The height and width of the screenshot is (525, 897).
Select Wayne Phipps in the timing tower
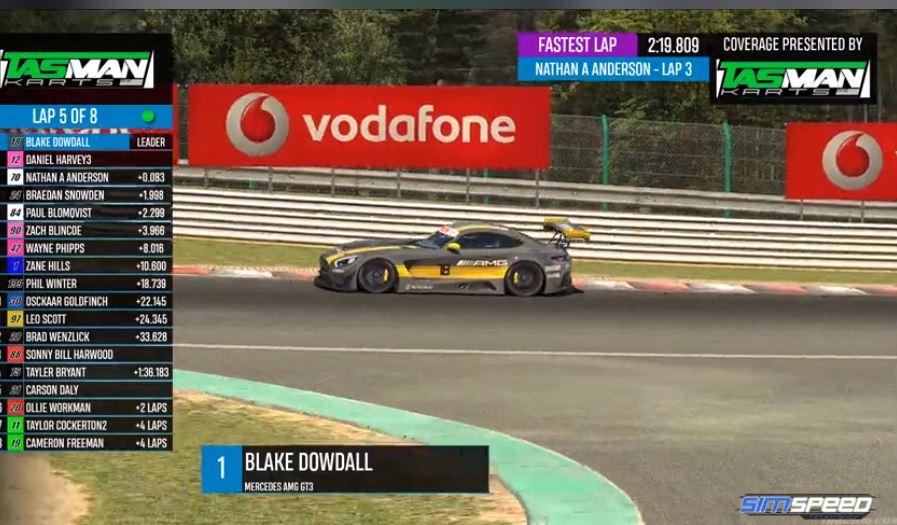(88, 248)
